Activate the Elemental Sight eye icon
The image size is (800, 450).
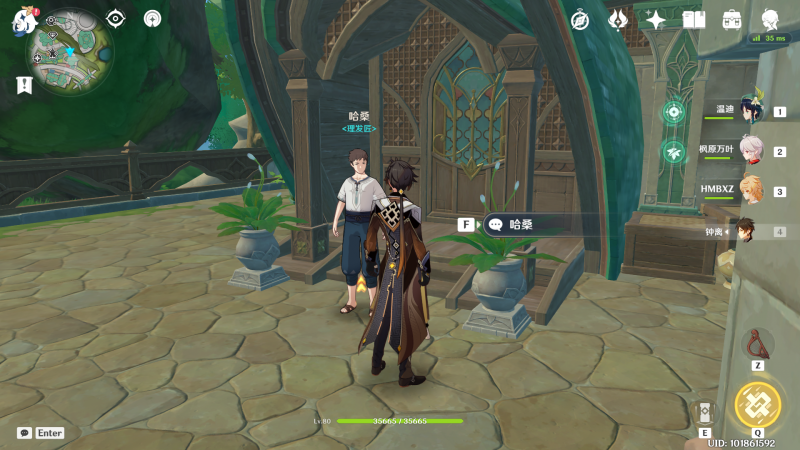click(116, 18)
